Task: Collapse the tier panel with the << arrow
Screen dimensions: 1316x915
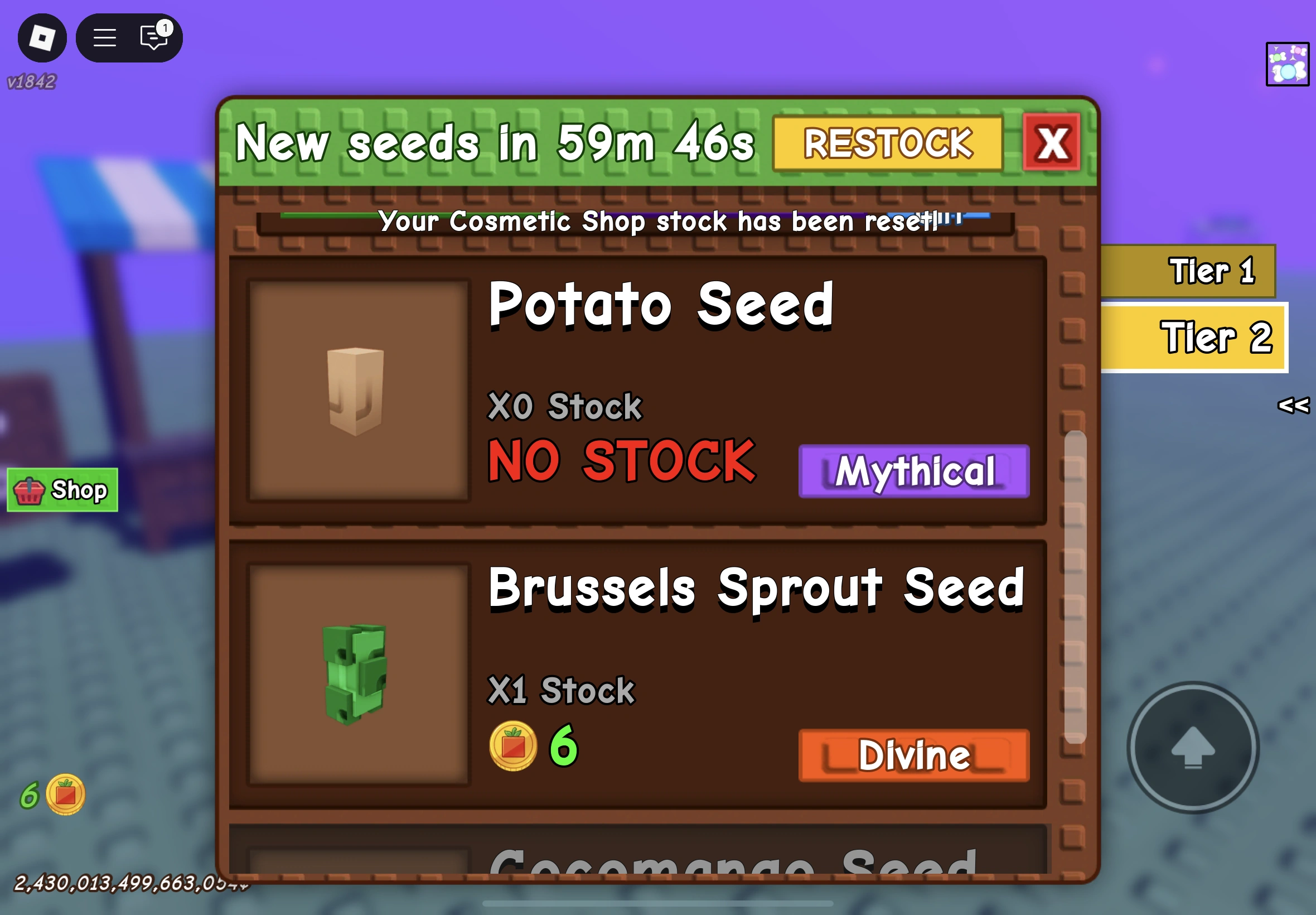Action: (x=1293, y=407)
